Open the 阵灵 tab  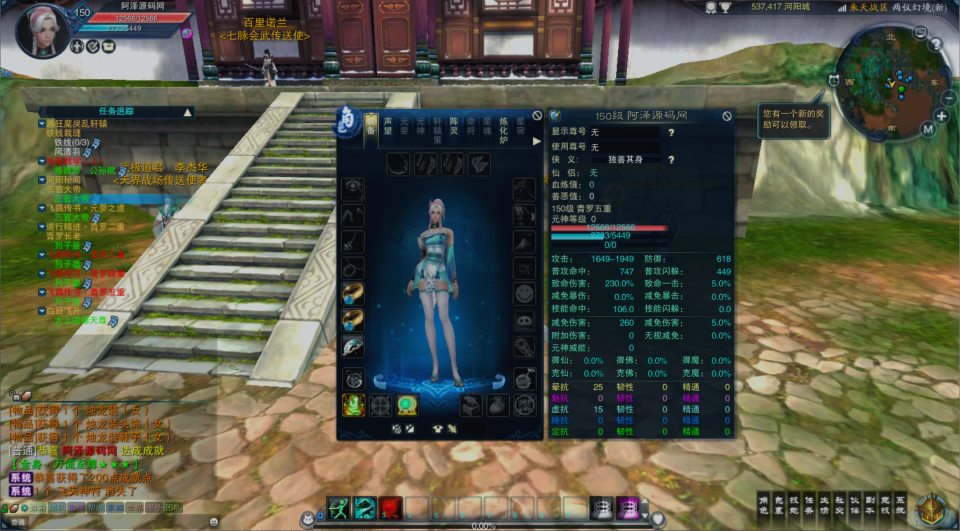click(453, 127)
